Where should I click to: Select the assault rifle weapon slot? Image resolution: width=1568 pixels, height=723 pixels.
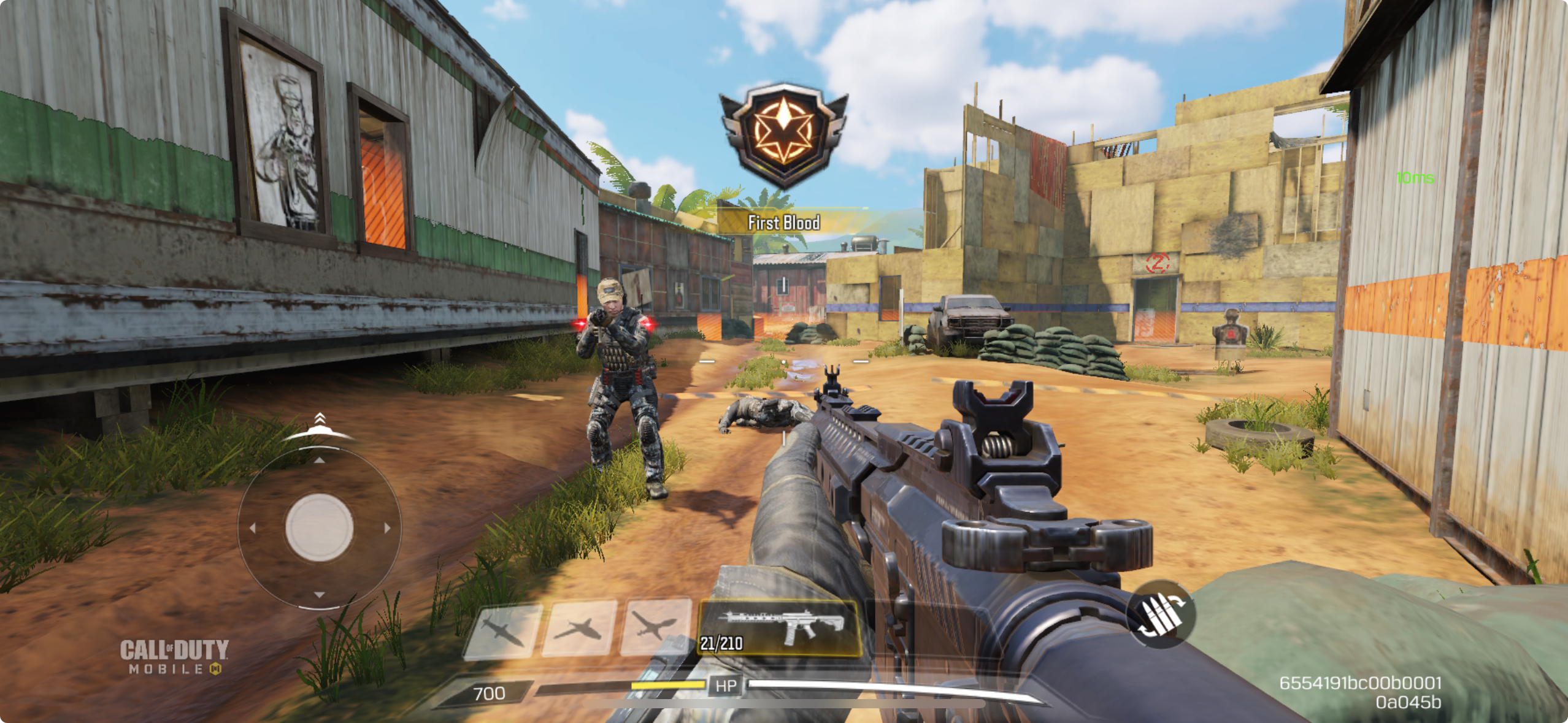[779, 628]
